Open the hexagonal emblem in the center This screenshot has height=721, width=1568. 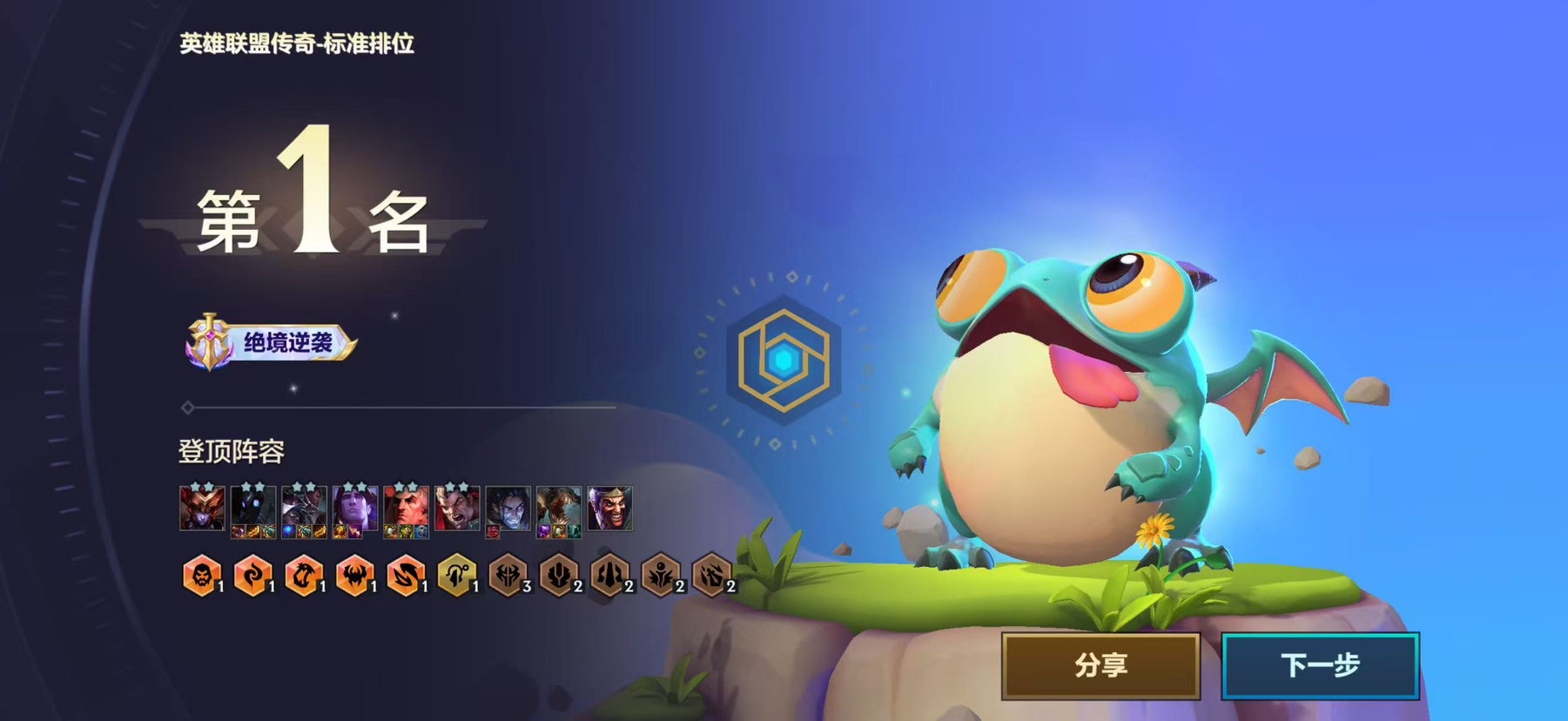(x=784, y=360)
